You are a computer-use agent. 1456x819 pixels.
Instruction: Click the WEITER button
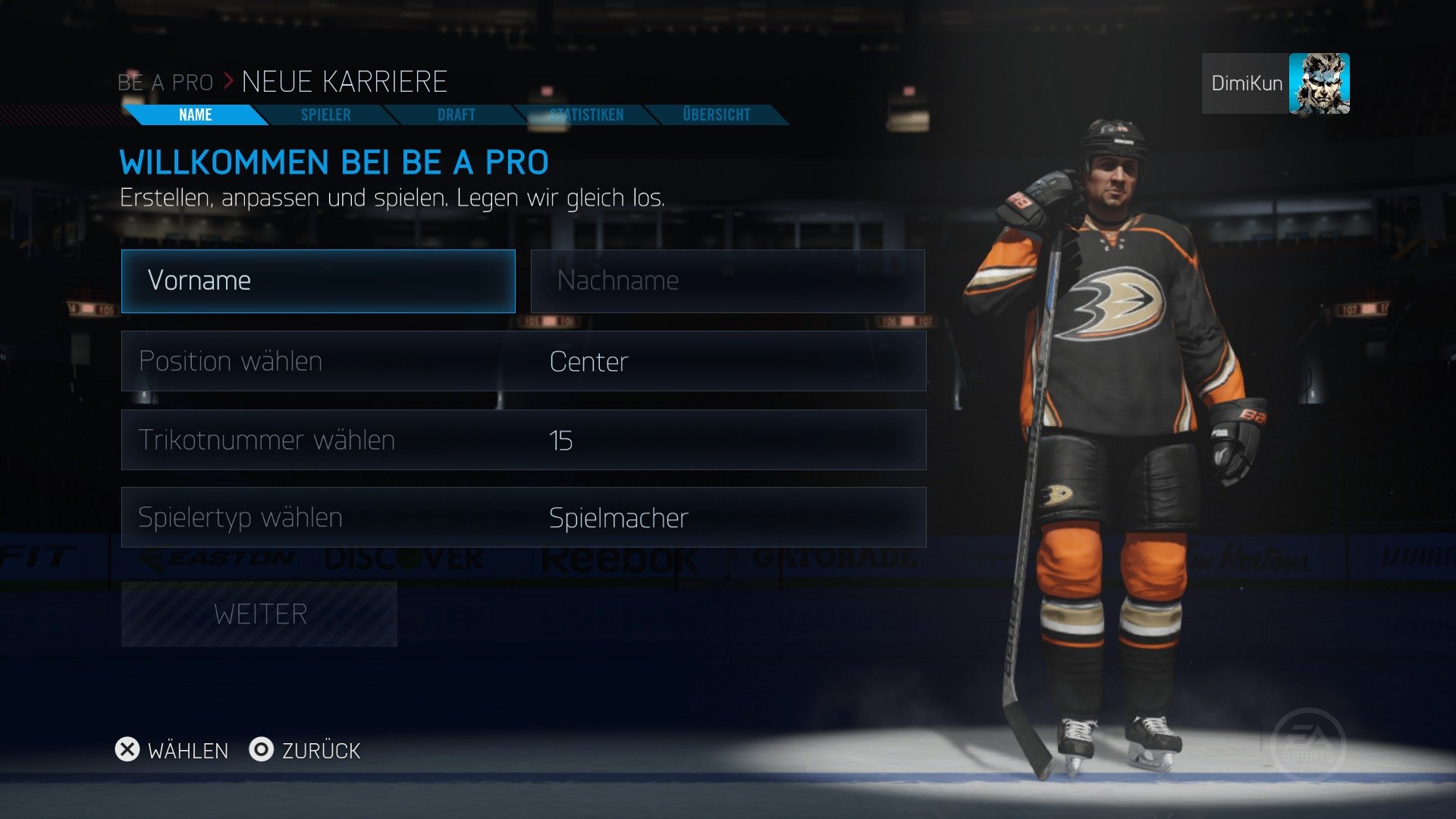[x=259, y=613]
